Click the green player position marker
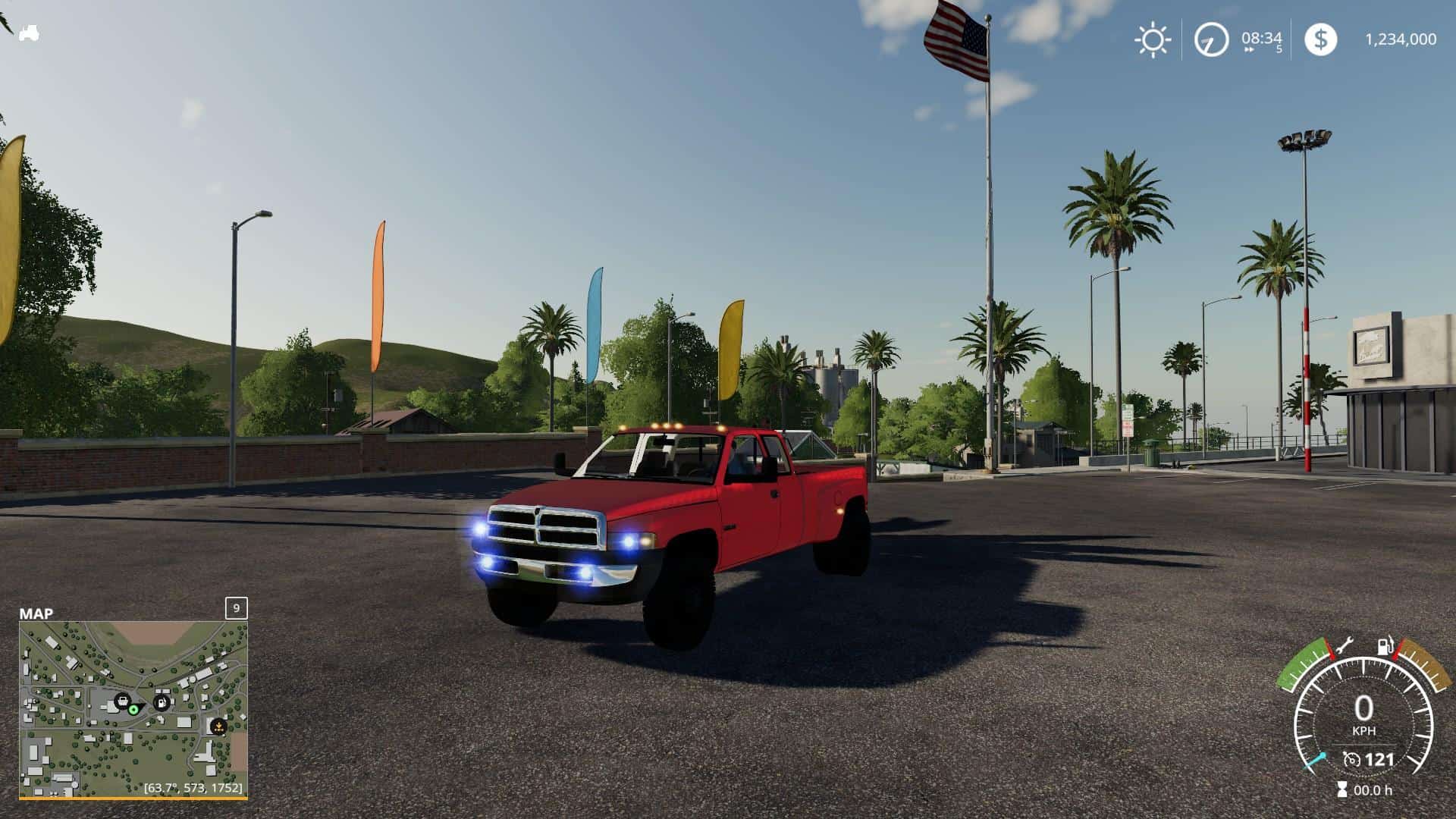This screenshot has width=1456, height=819. (133, 709)
